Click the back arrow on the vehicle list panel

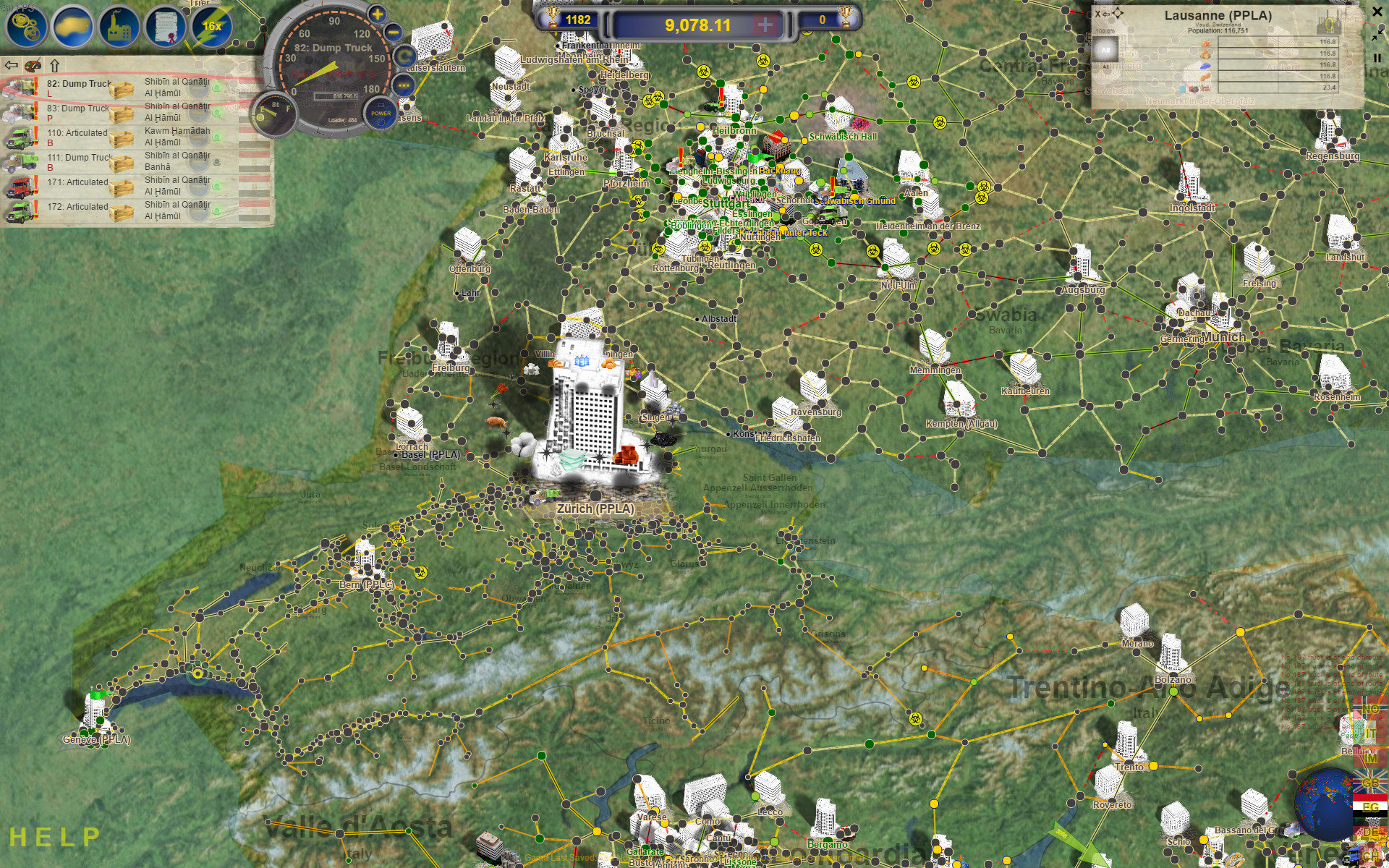coord(11,65)
